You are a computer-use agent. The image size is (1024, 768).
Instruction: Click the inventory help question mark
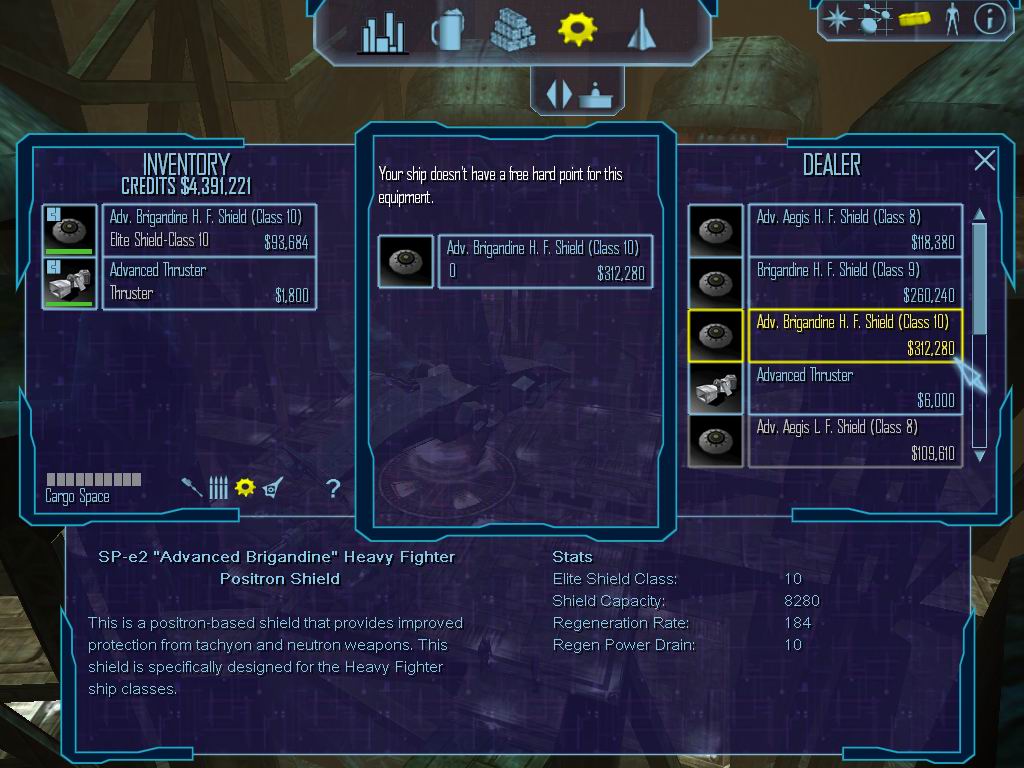(333, 488)
